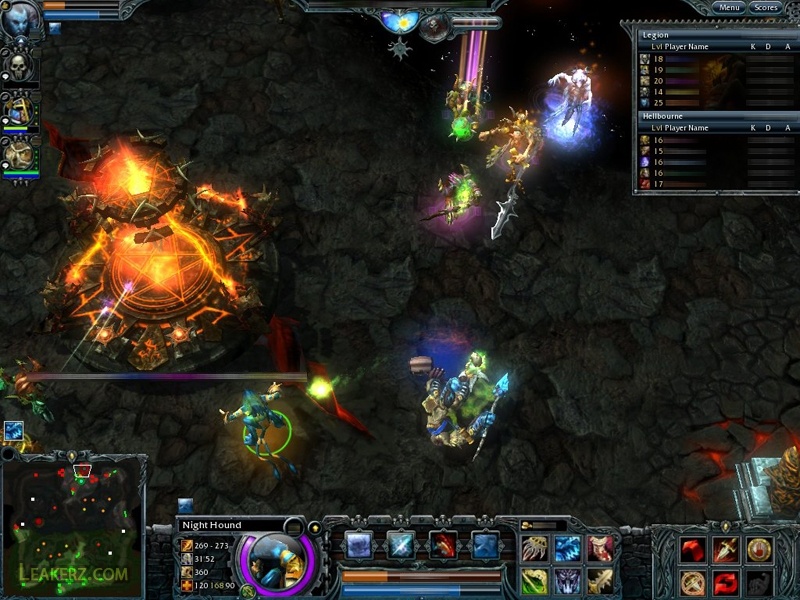Activate the fourth, ultimate ability icon
The width and height of the screenshot is (800, 600).
pyautogui.click(x=485, y=544)
